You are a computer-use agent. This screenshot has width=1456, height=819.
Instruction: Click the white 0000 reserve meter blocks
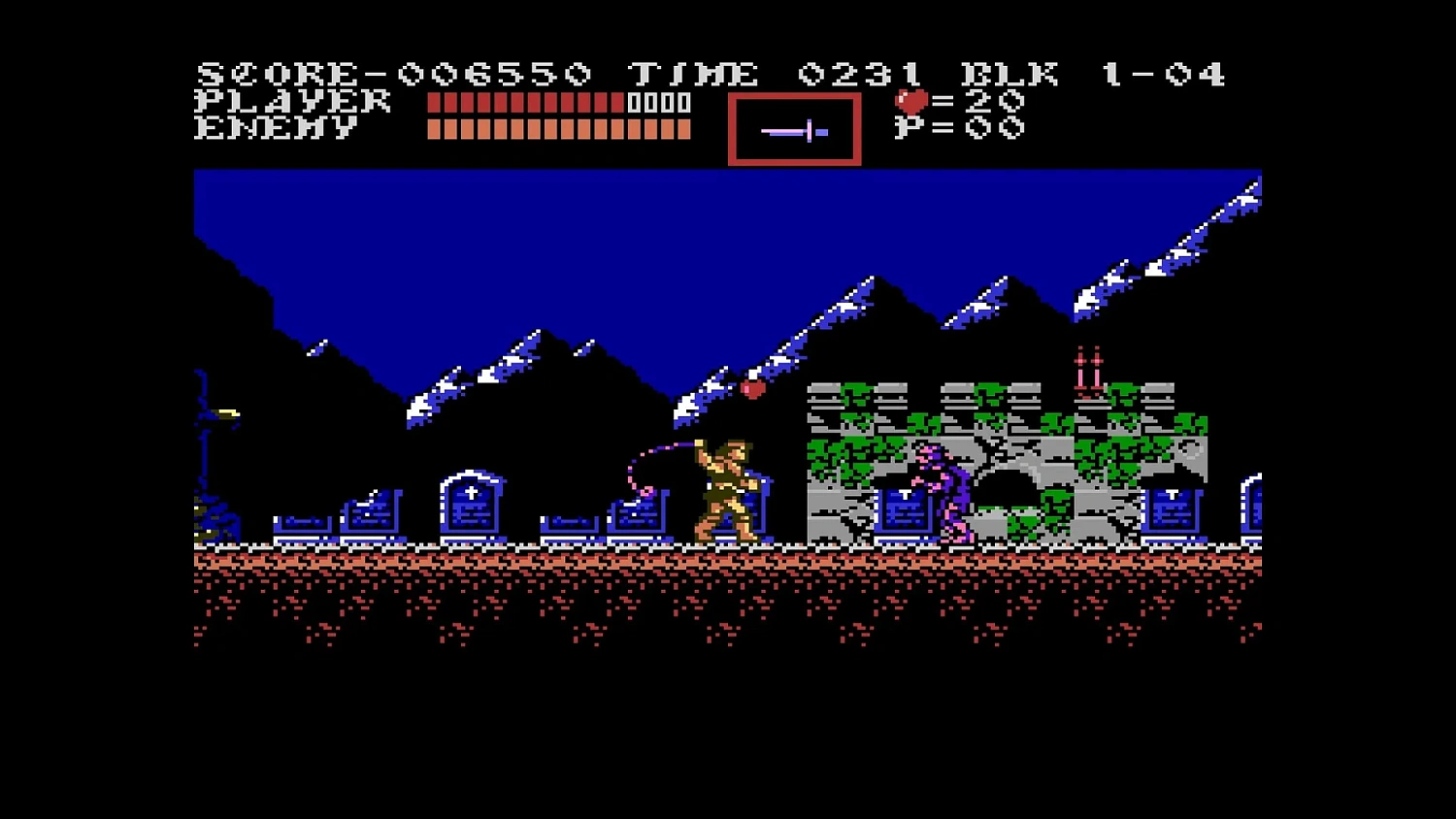pyautogui.click(x=660, y=103)
